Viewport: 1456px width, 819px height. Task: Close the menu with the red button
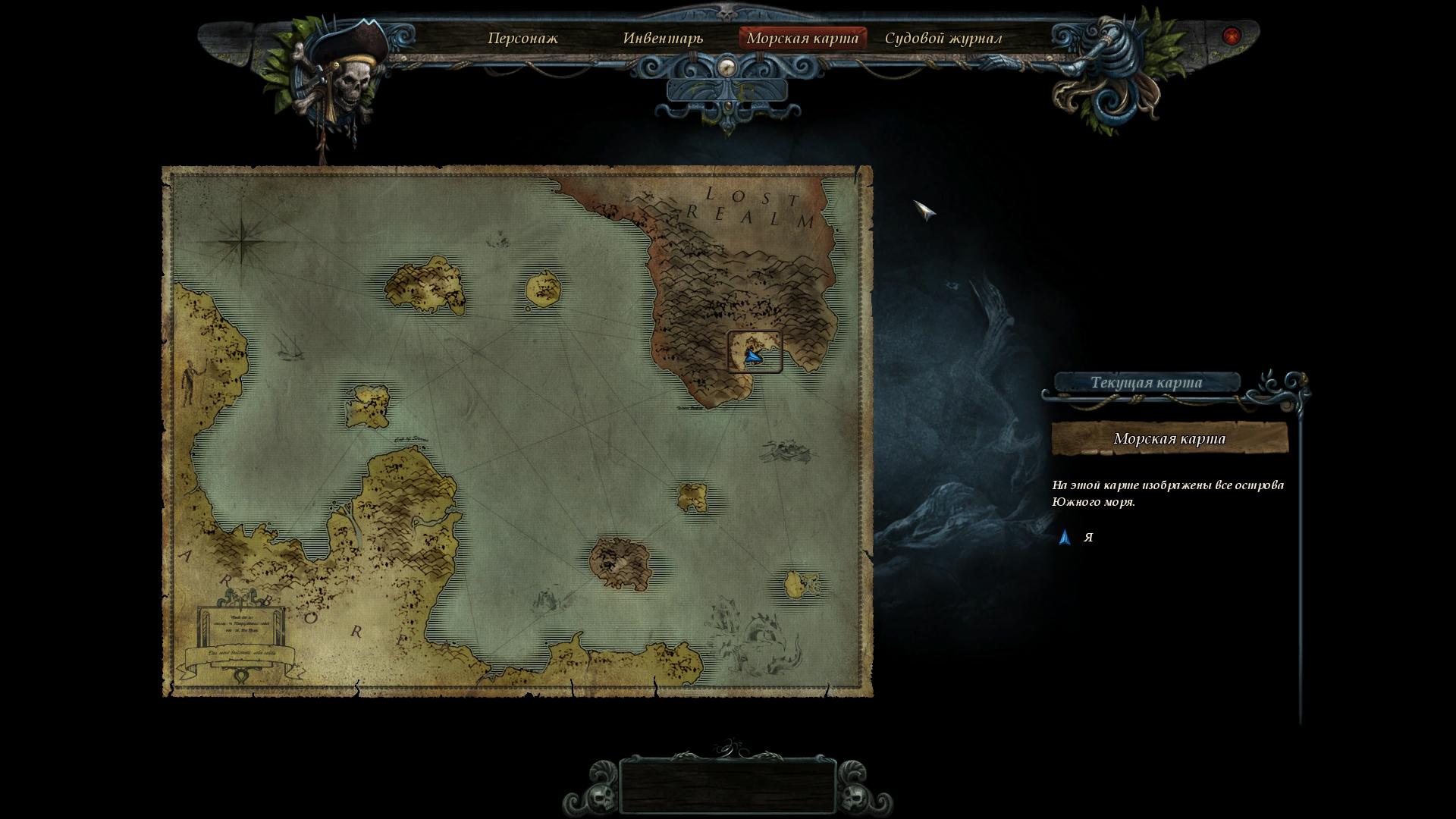[1232, 36]
